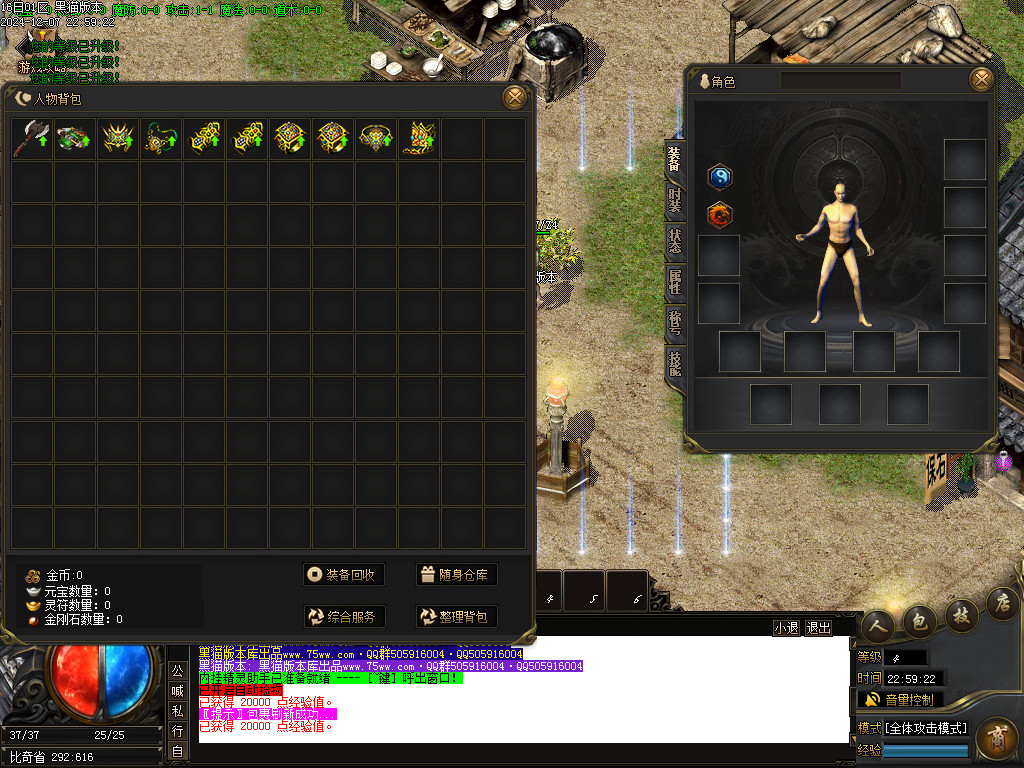The height and width of the screenshot is (768, 1024).
Task: Open the 属性 attributes tab
Action: click(x=675, y=282)
